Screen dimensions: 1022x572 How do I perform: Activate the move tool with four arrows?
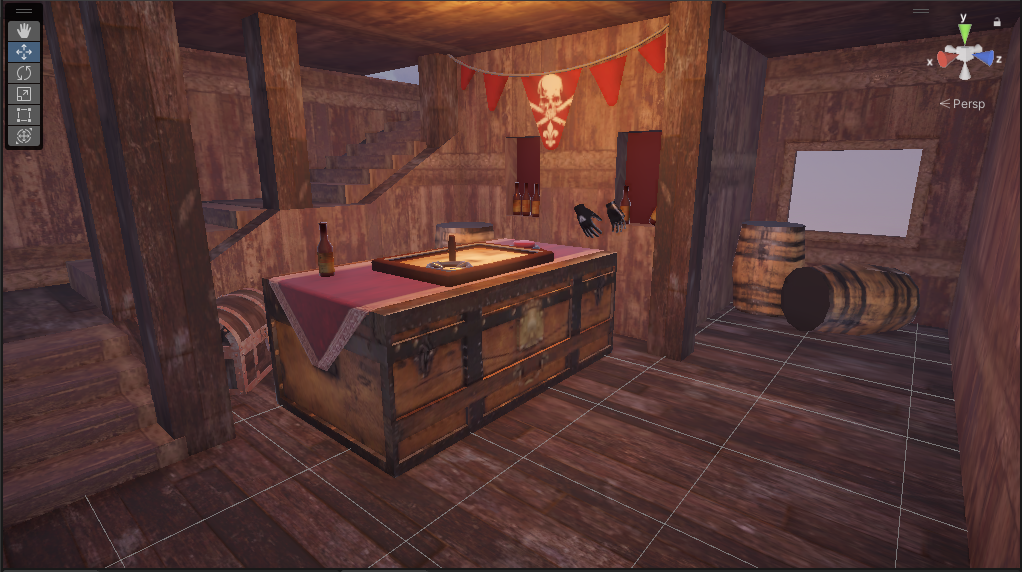coord(24,51)
